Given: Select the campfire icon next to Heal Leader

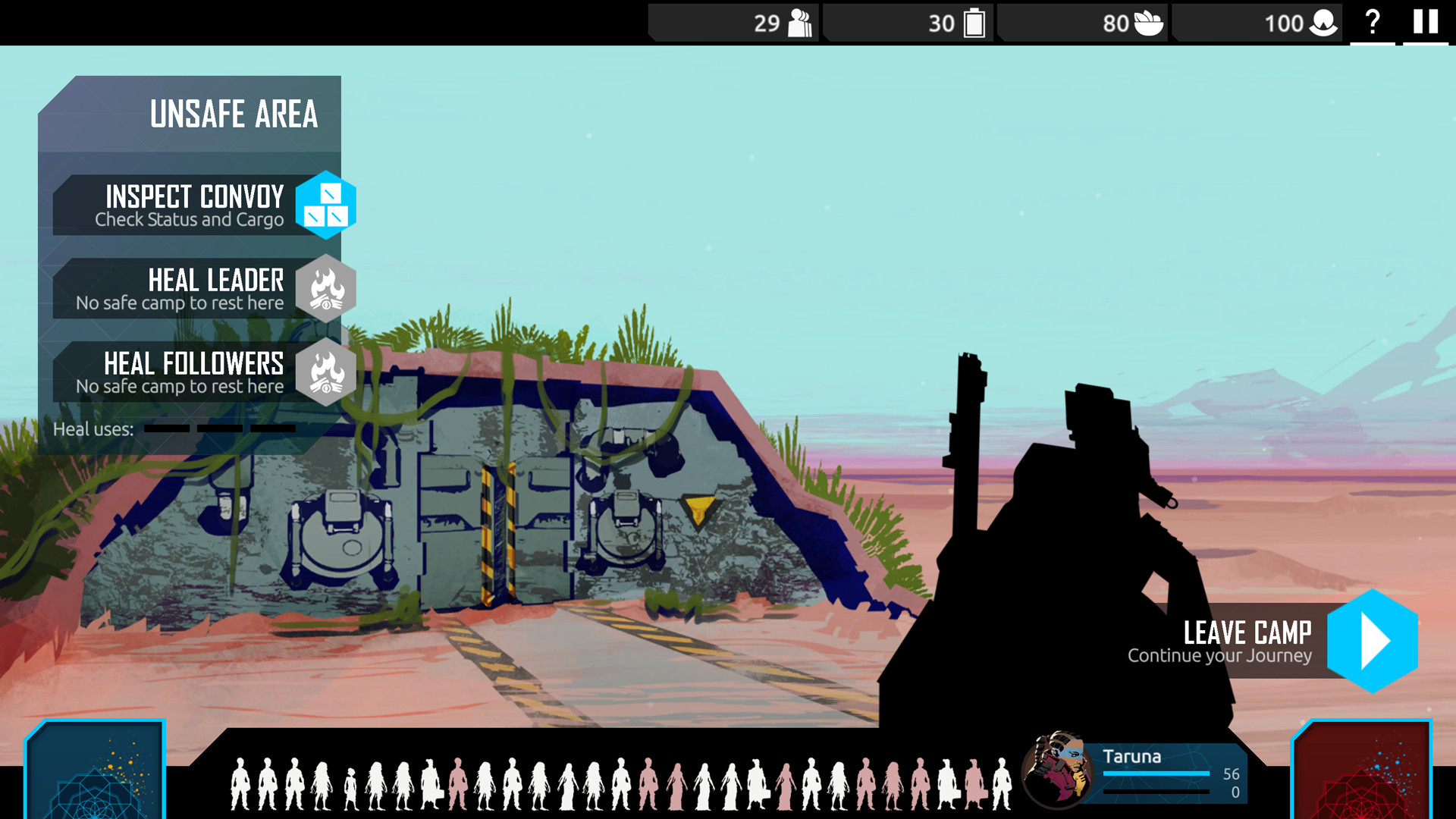Looking at the screenshot, I should (x=326, y=289).
